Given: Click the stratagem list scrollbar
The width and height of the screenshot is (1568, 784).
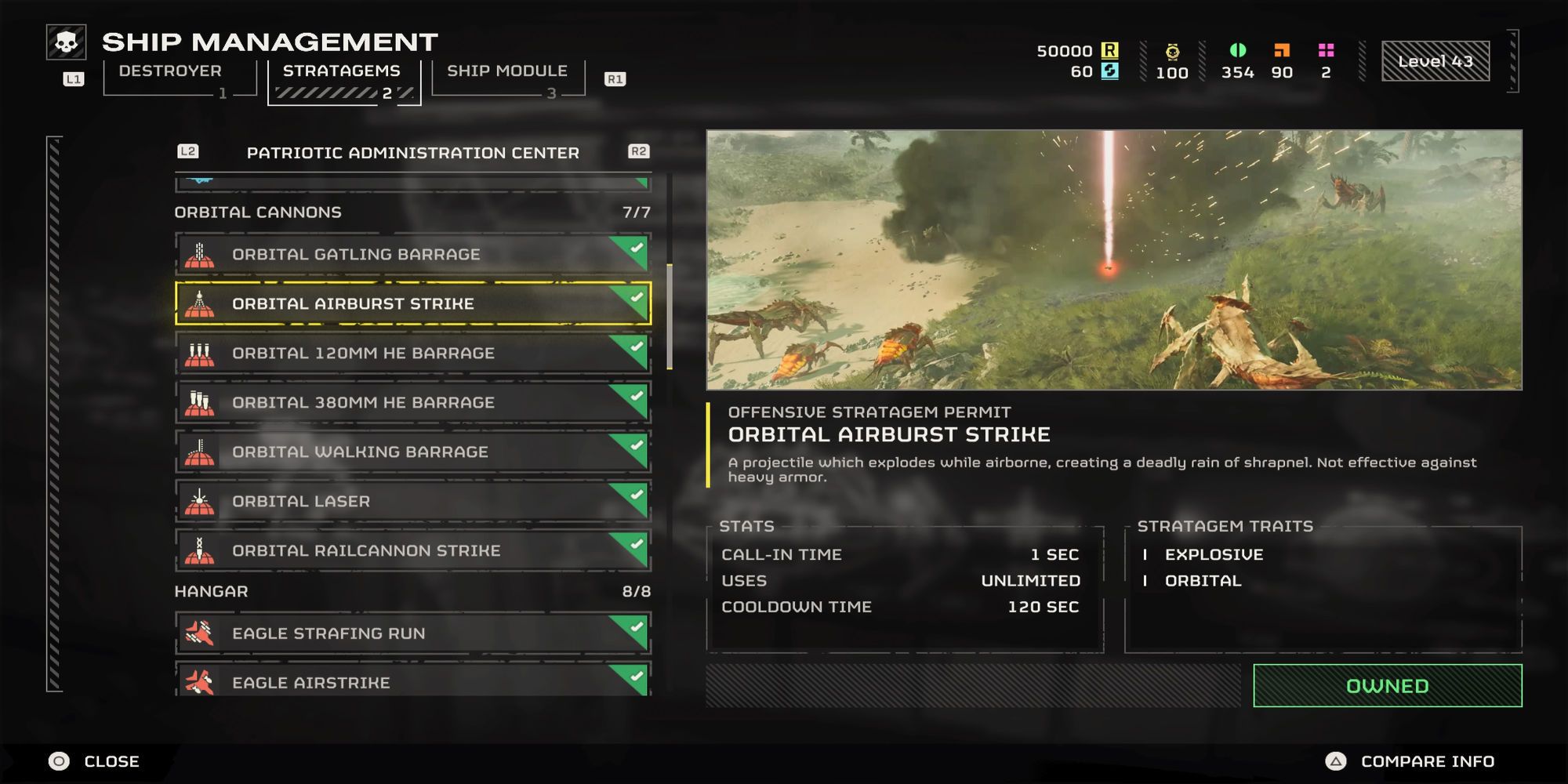Looking at the screenshot, I should (670, 317).
